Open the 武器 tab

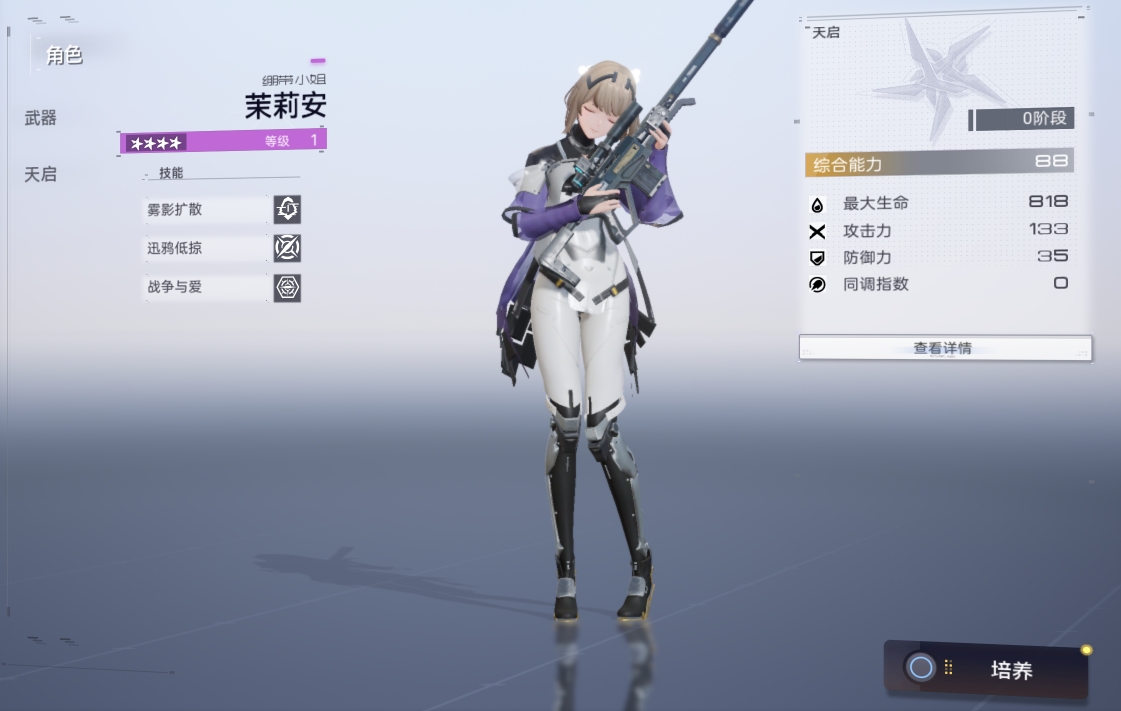click(41, 118)
